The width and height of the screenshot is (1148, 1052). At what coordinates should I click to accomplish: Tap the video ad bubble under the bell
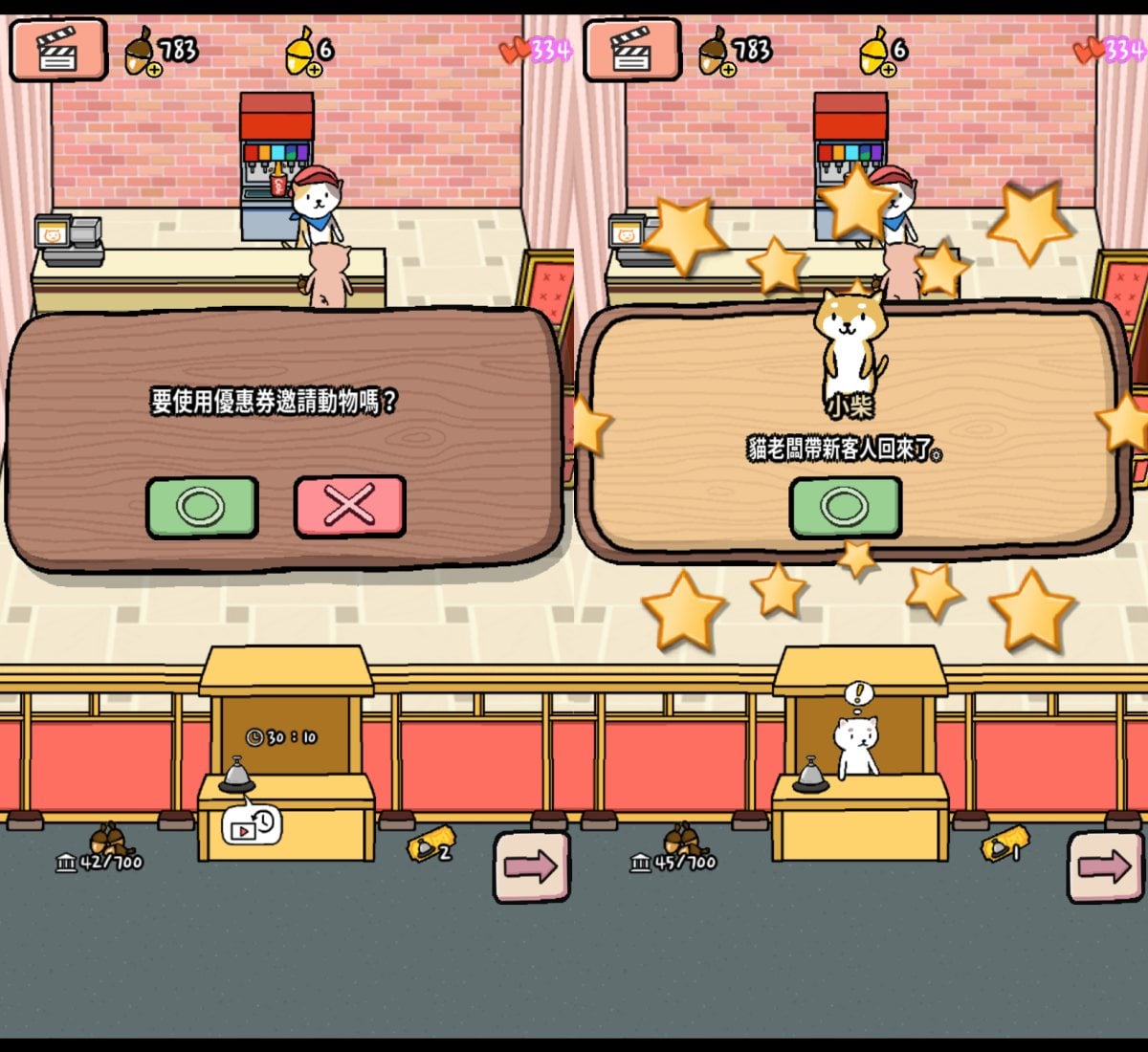point(252,825)
